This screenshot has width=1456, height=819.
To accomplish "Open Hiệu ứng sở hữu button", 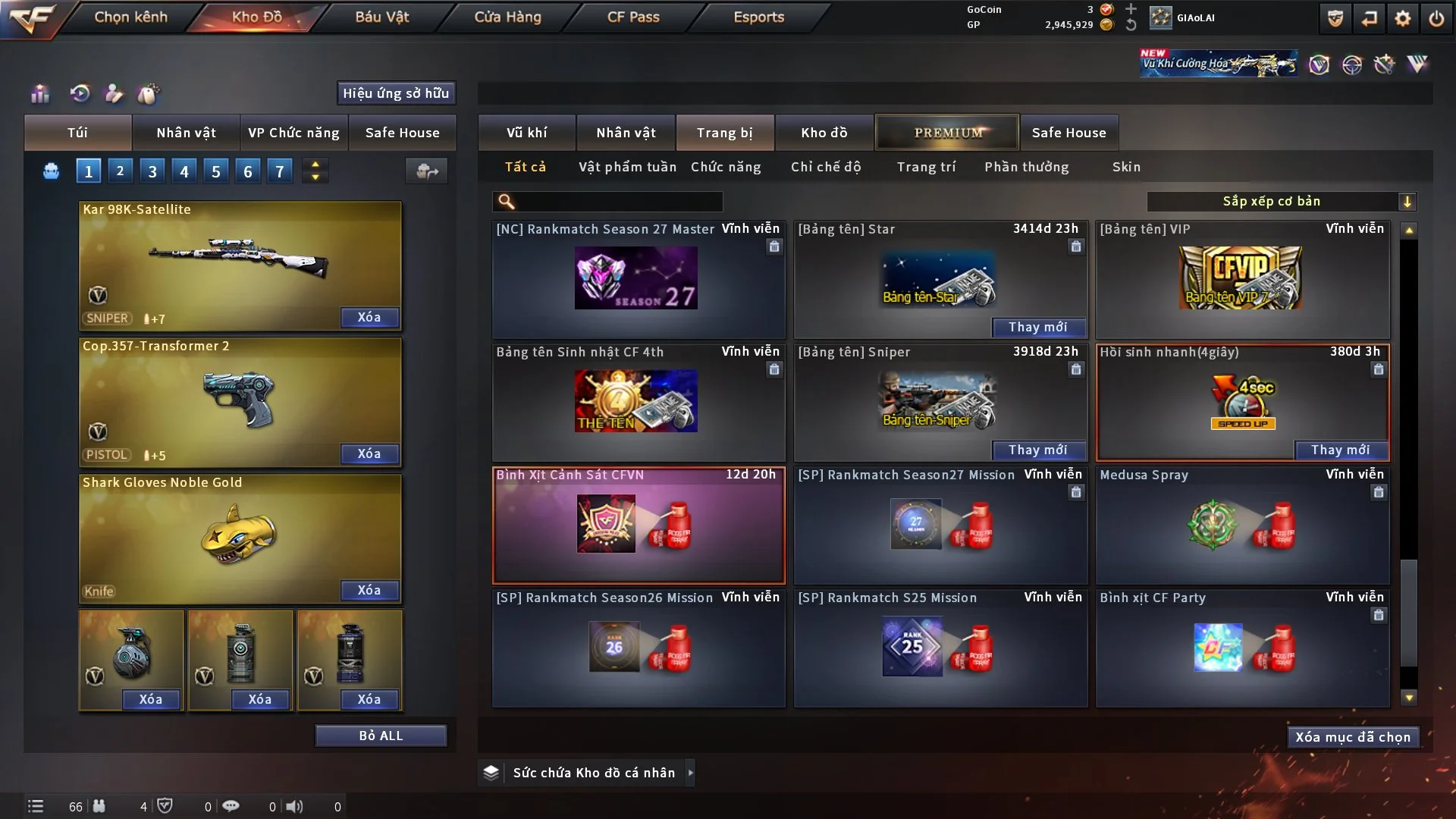I will coord(396,93).
